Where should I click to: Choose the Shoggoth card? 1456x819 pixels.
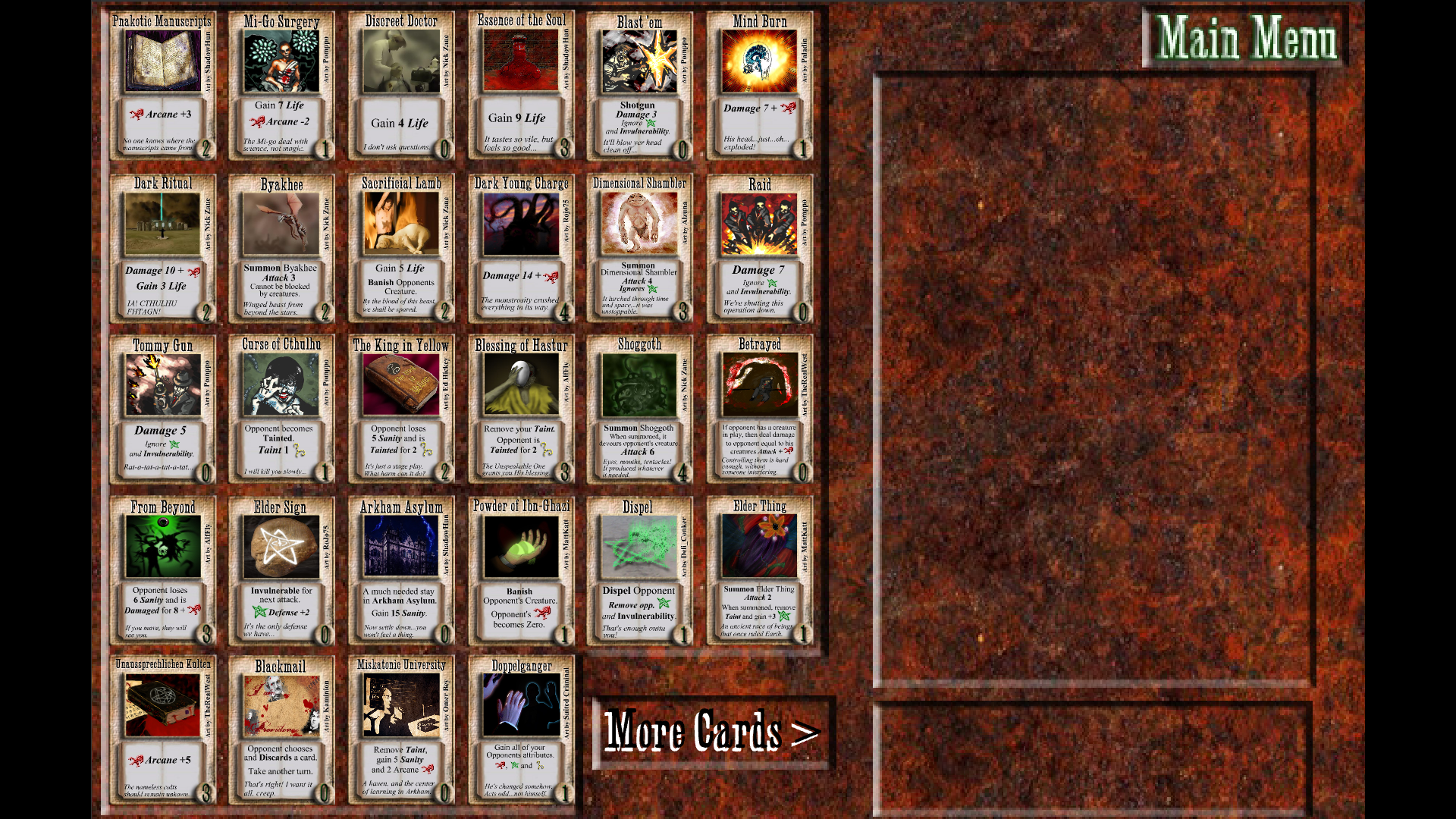tap(640, 409)
